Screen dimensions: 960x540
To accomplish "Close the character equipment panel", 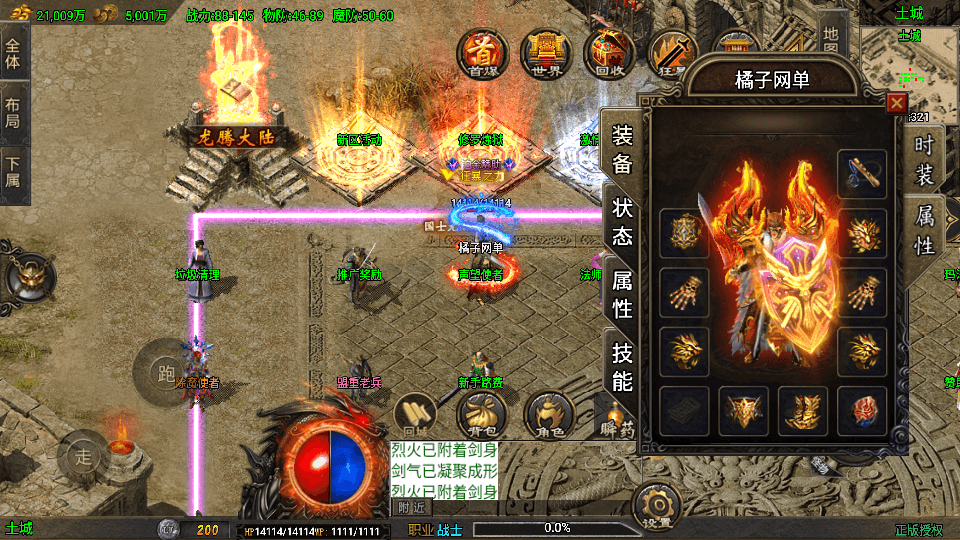I will (897, 102).
